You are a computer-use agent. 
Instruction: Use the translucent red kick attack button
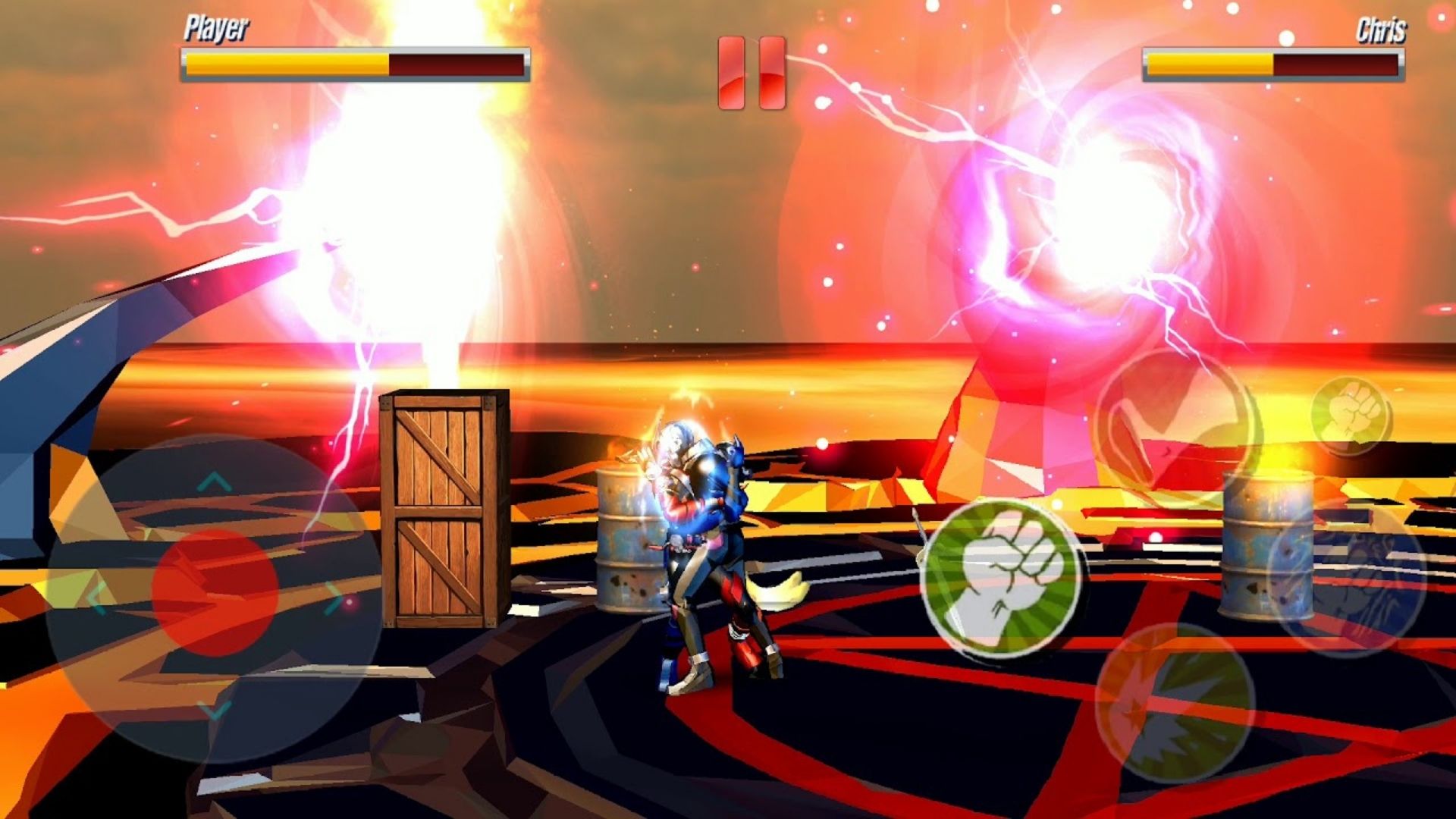tap(1174, 429)
